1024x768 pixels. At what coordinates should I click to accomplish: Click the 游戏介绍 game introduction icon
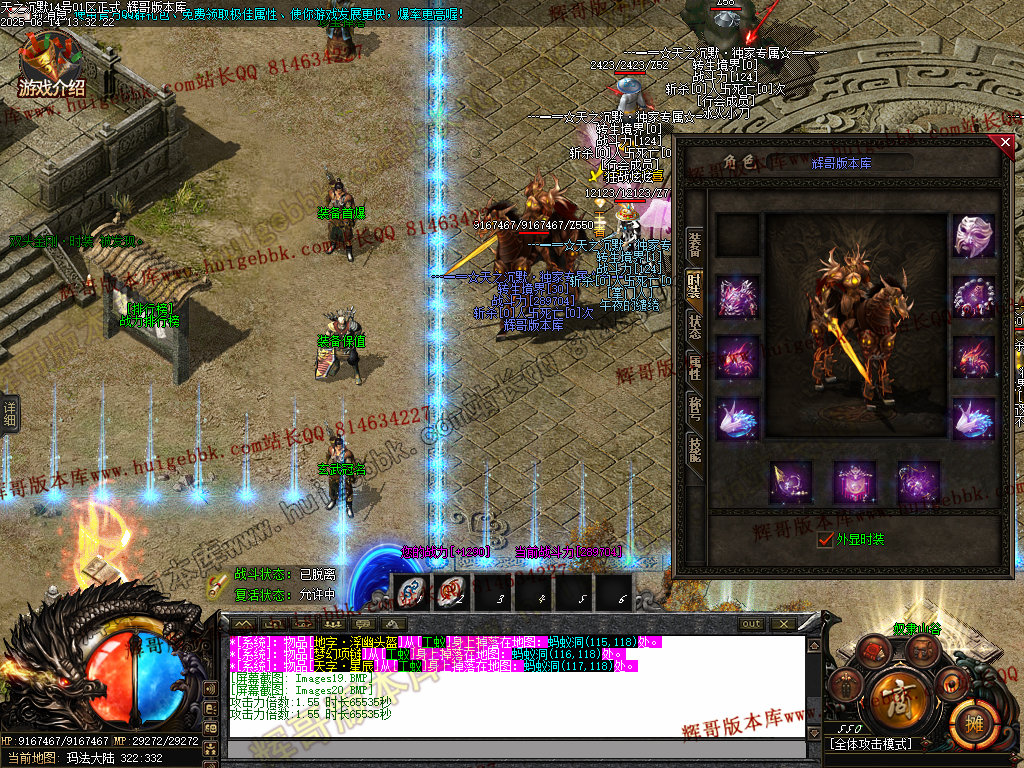[50, 66]
